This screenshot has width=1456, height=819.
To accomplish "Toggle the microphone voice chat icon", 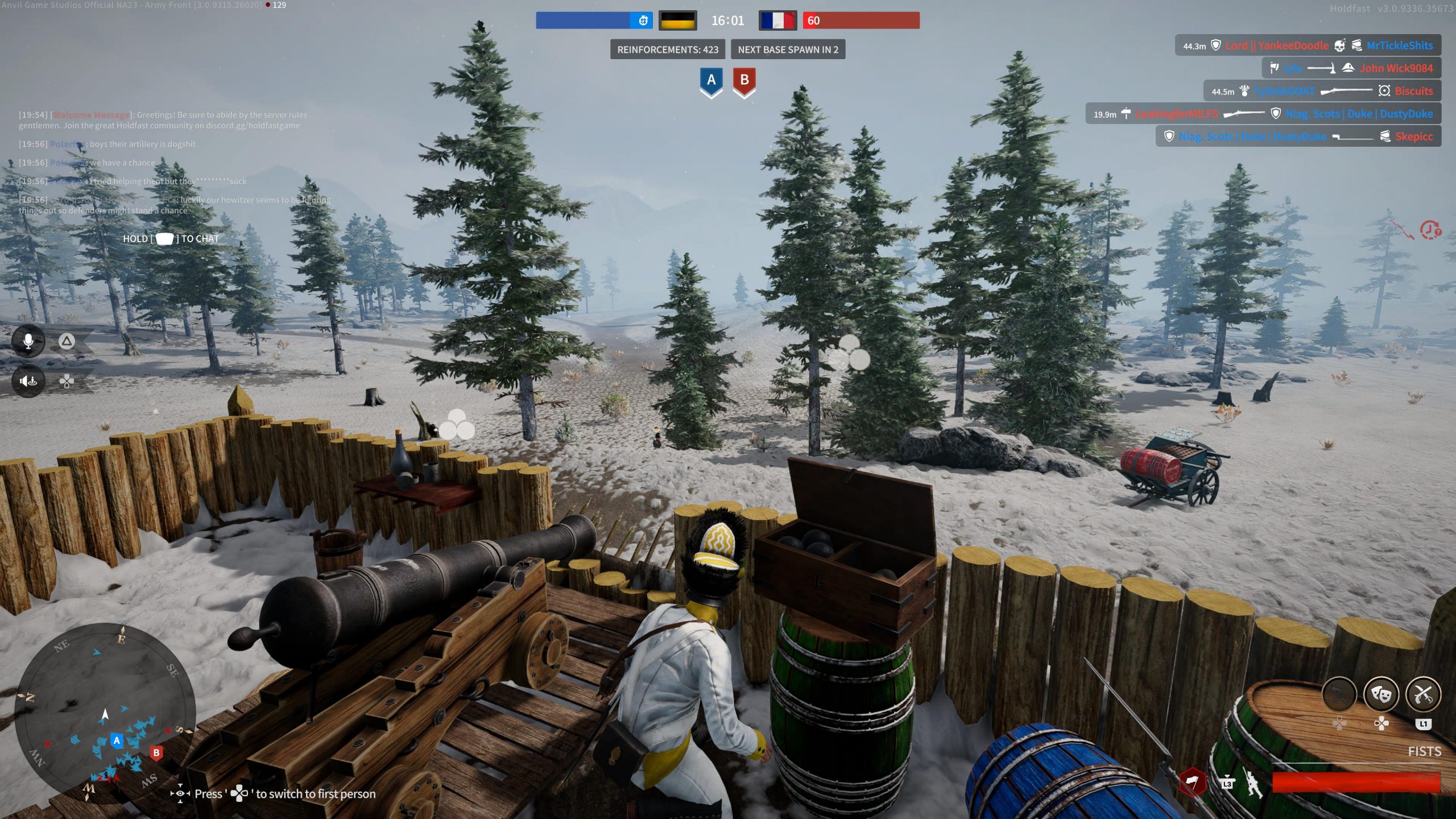I will 28,341.
